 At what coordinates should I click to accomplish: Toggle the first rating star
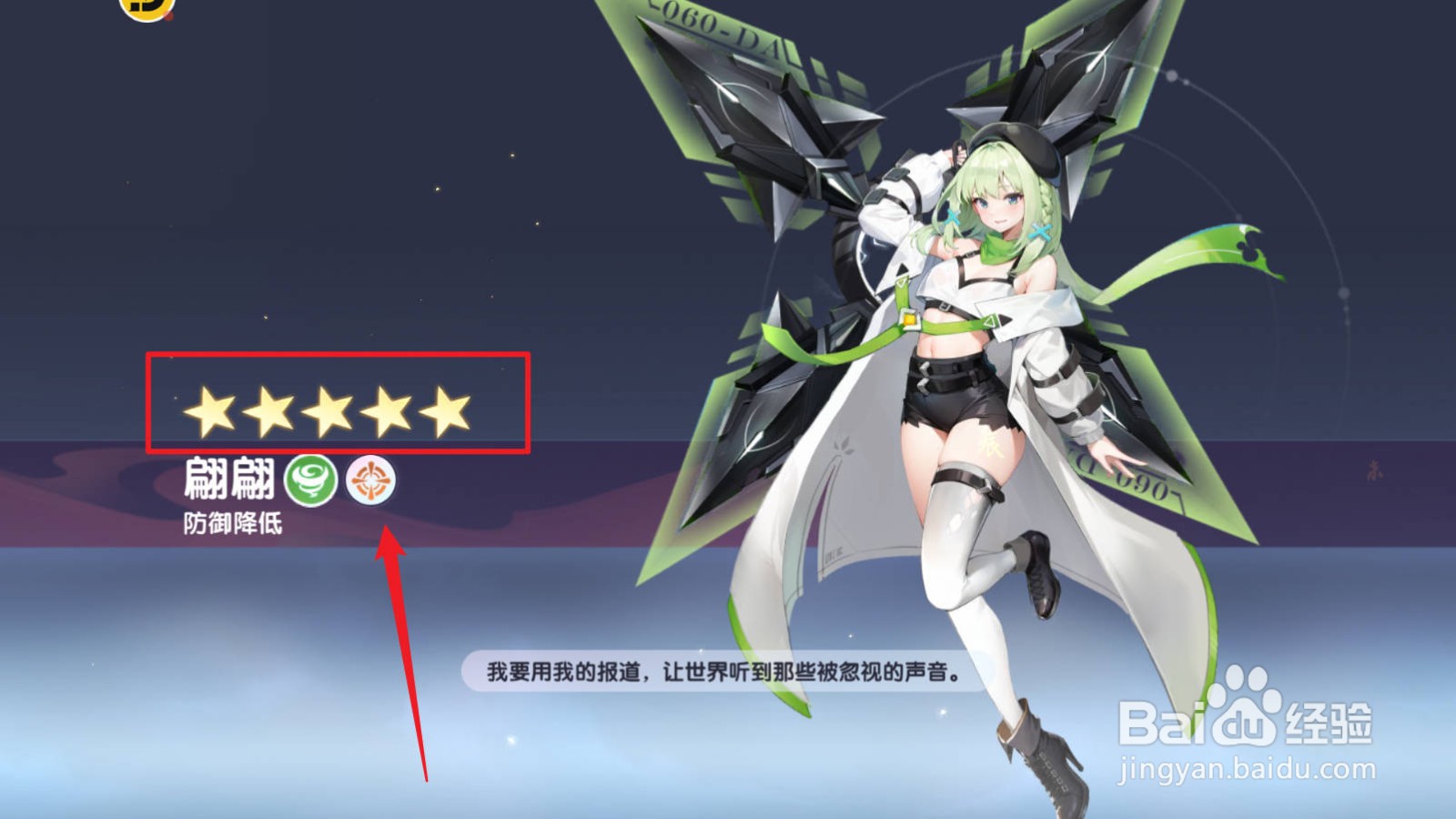point(208,410)
